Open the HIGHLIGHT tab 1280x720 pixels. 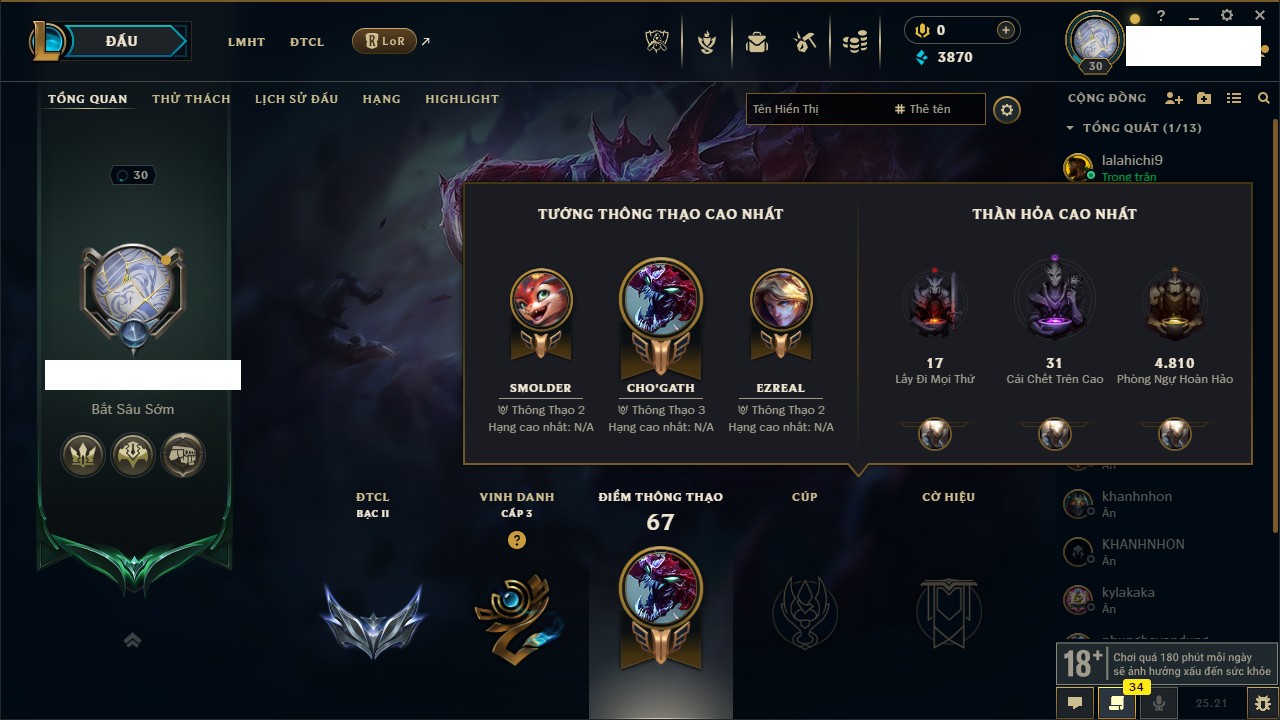tap(461, 99)
